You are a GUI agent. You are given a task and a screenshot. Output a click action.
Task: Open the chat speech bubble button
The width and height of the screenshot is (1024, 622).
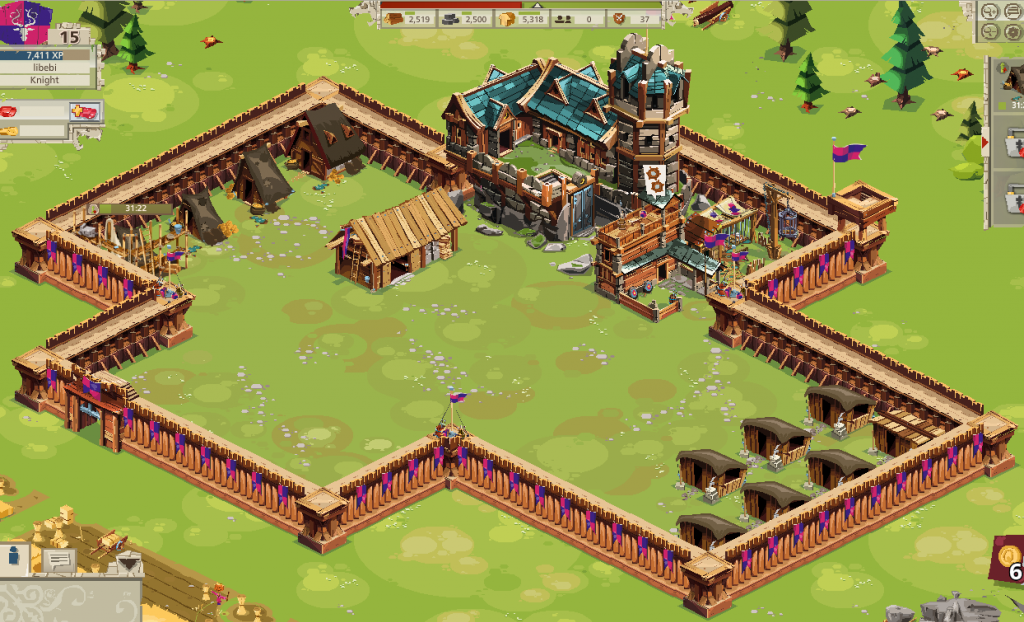(x=59, y=560)
